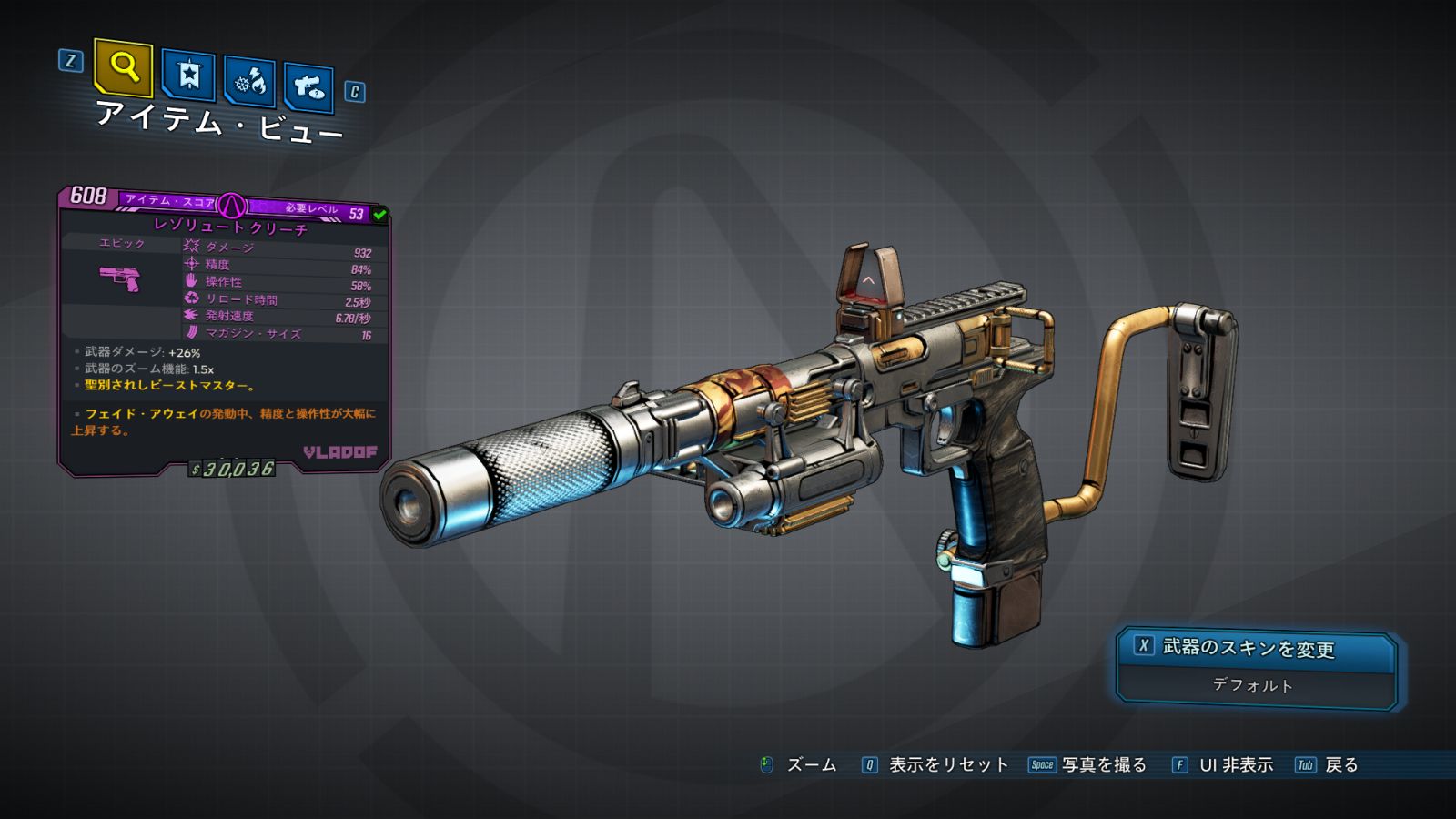
Task: Switch to the star banner tab
Action: (x=188, y=76)
